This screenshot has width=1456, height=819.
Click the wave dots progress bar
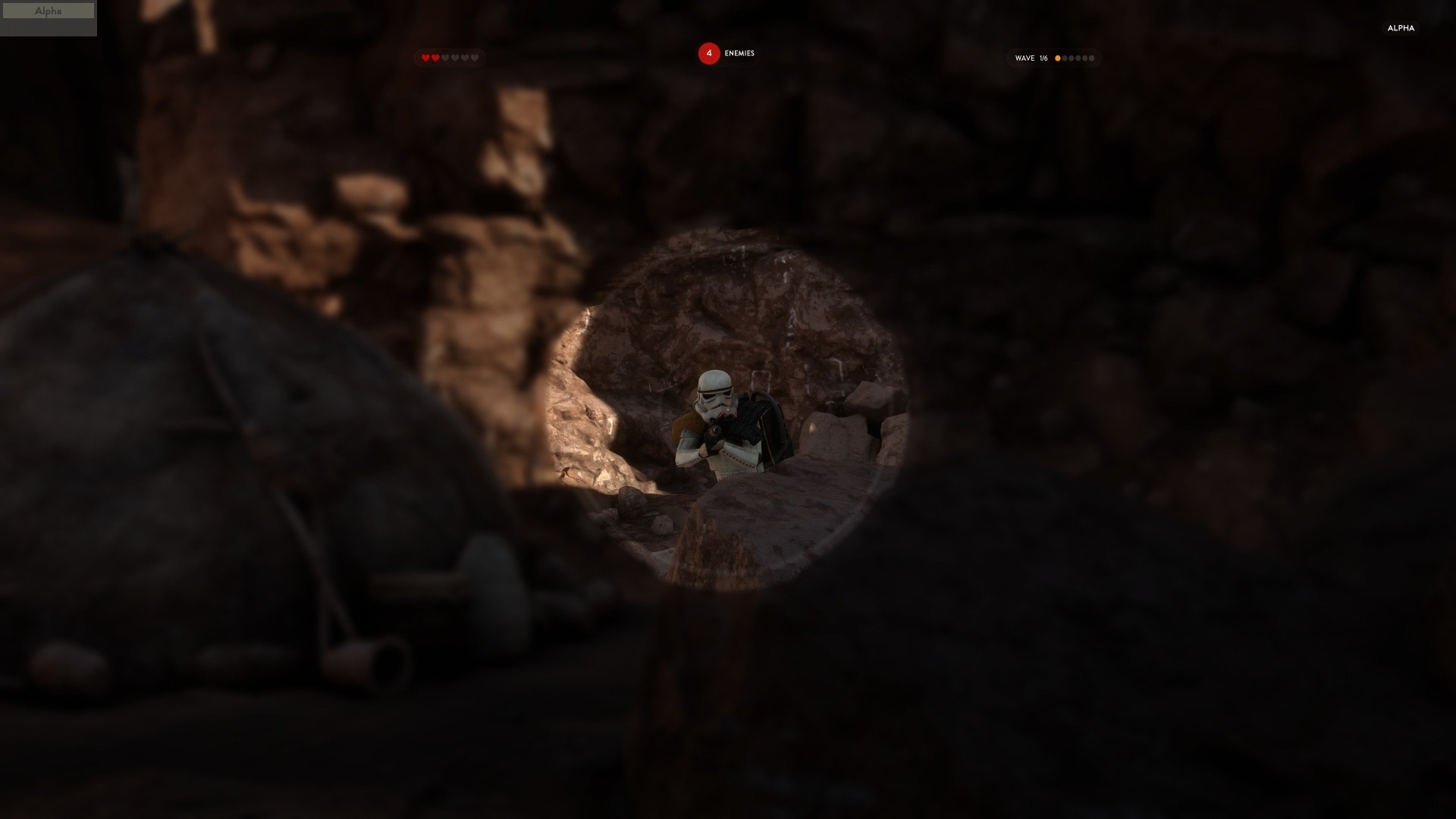1075,58
